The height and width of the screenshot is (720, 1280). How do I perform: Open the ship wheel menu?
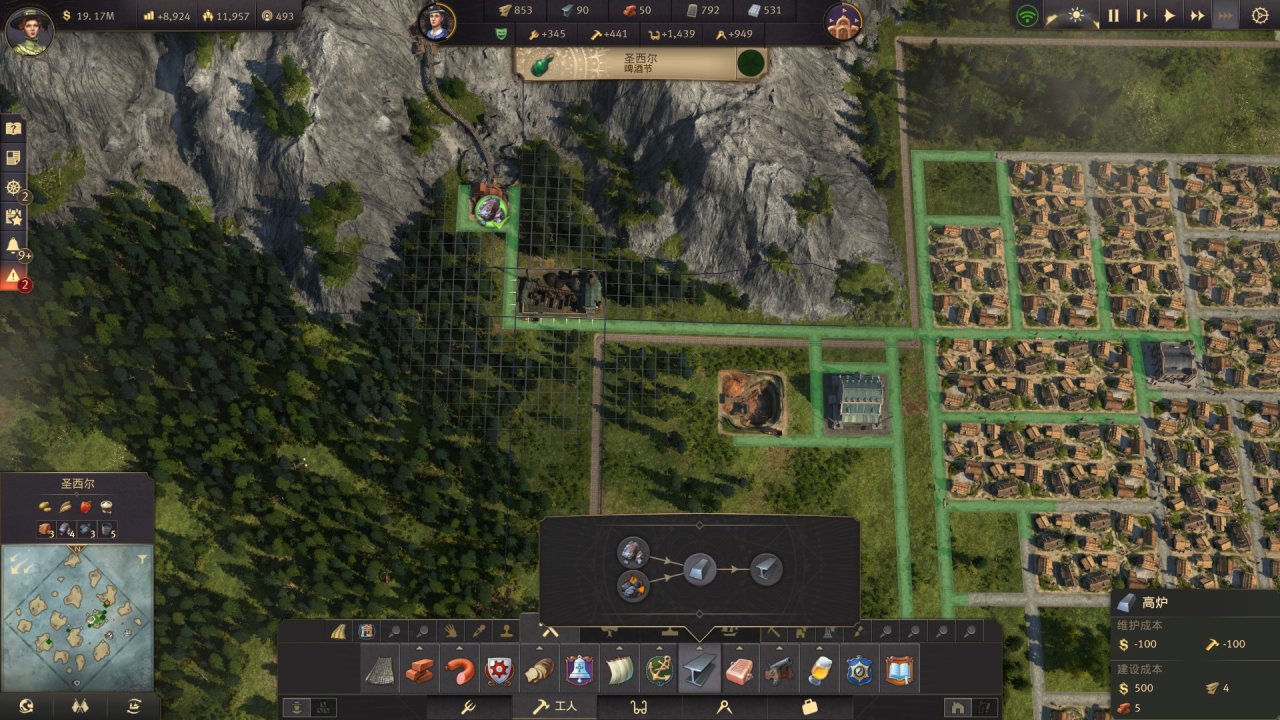coord(13,187)
